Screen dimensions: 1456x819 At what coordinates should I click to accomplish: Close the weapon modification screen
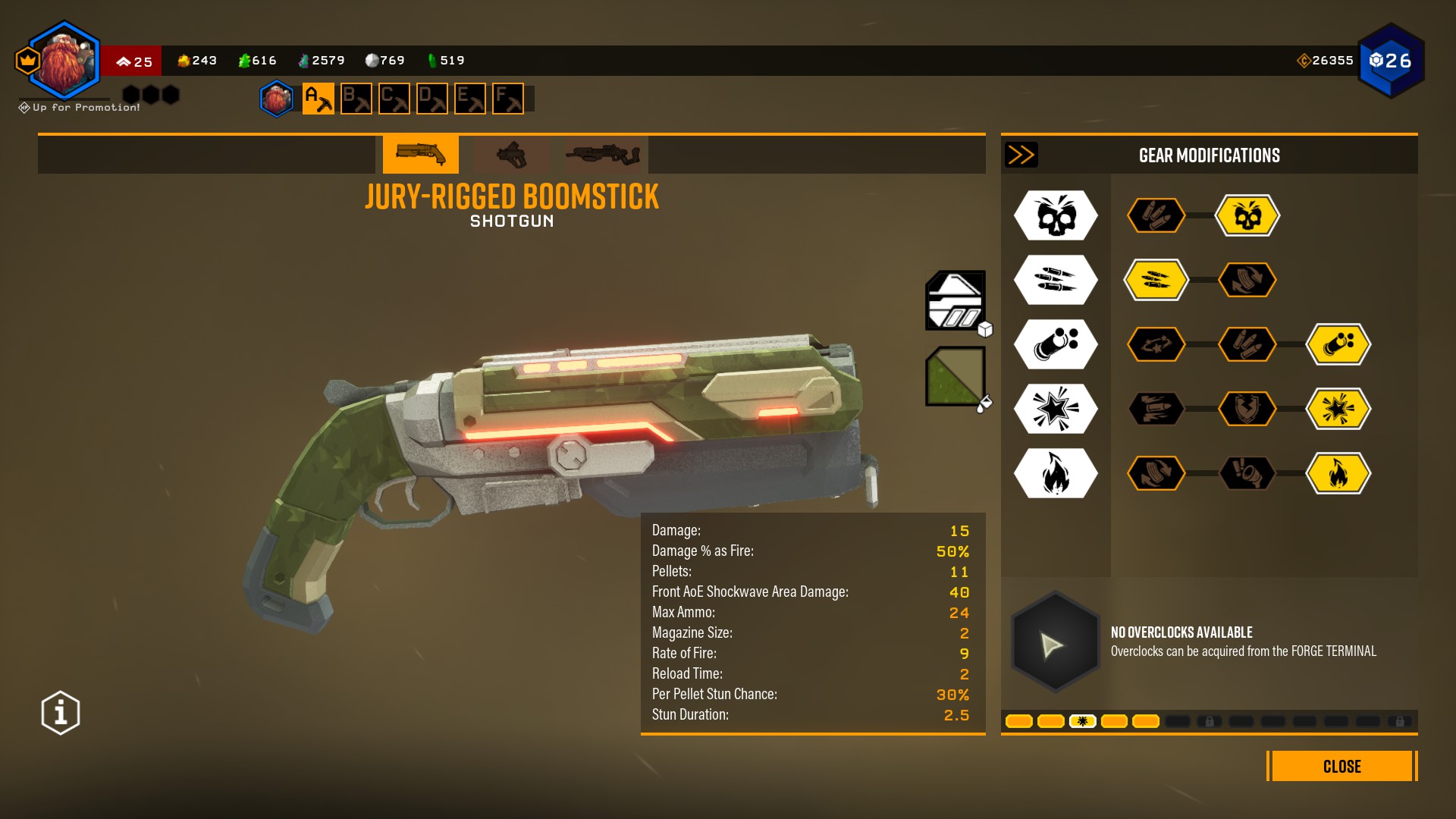coord(1341,766)
